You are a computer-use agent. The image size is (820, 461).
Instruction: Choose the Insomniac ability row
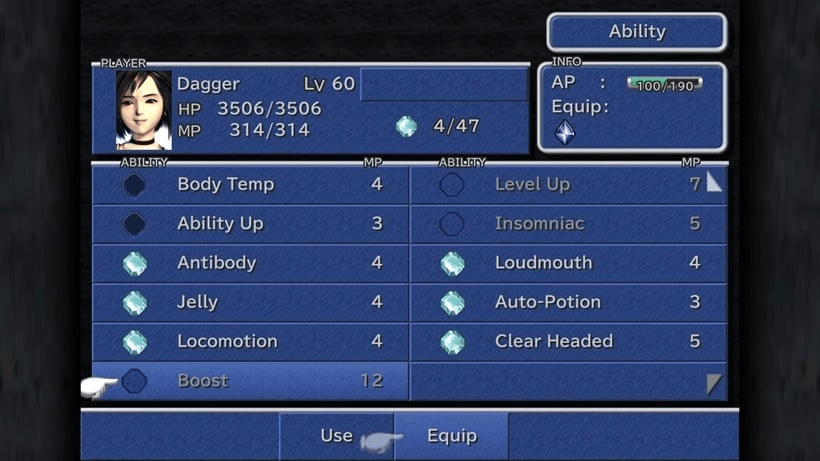[566, 224]
